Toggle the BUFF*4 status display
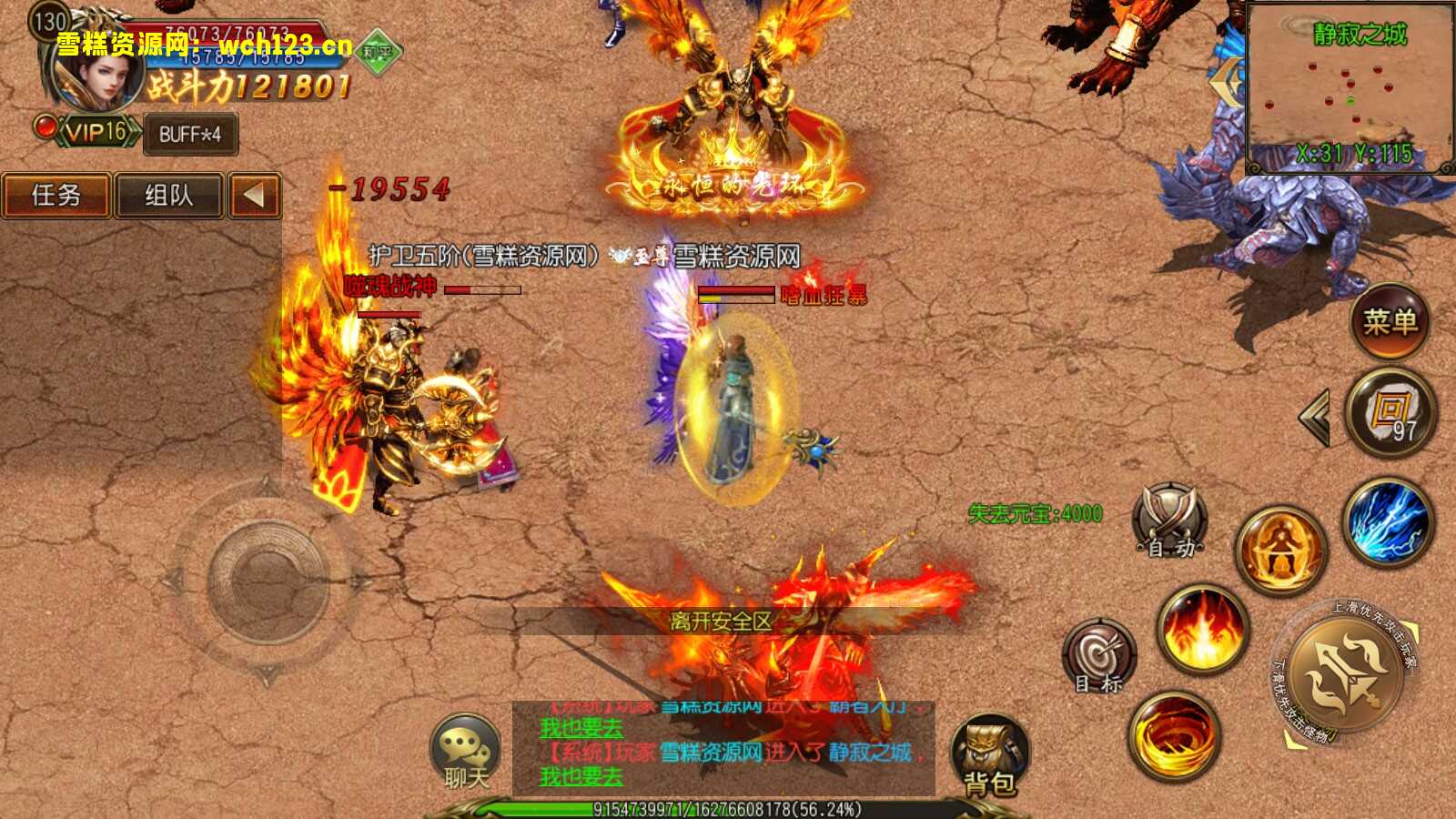 coord(189,135)
